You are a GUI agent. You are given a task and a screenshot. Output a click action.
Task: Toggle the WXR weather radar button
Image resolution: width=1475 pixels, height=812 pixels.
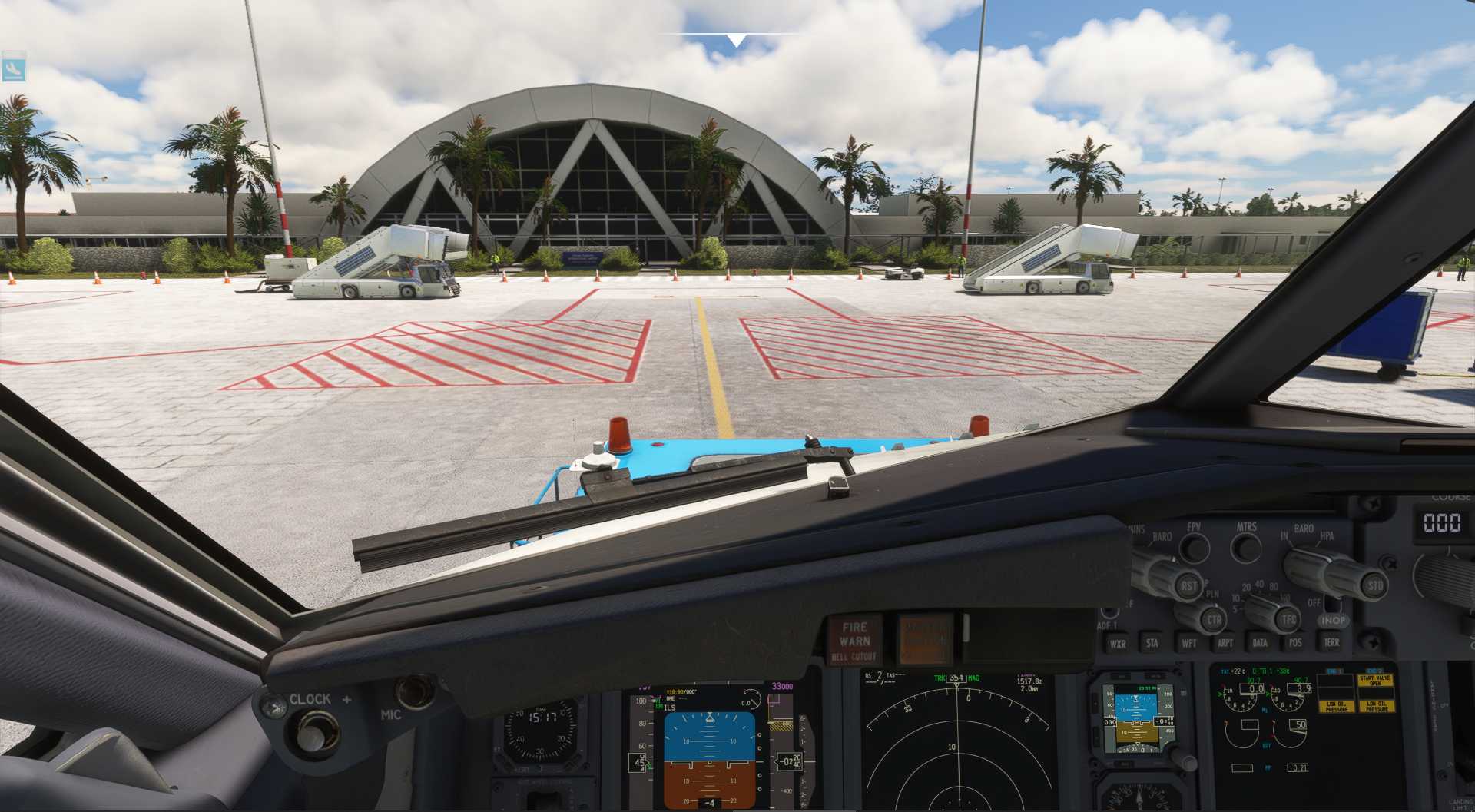coord(1117,644)
